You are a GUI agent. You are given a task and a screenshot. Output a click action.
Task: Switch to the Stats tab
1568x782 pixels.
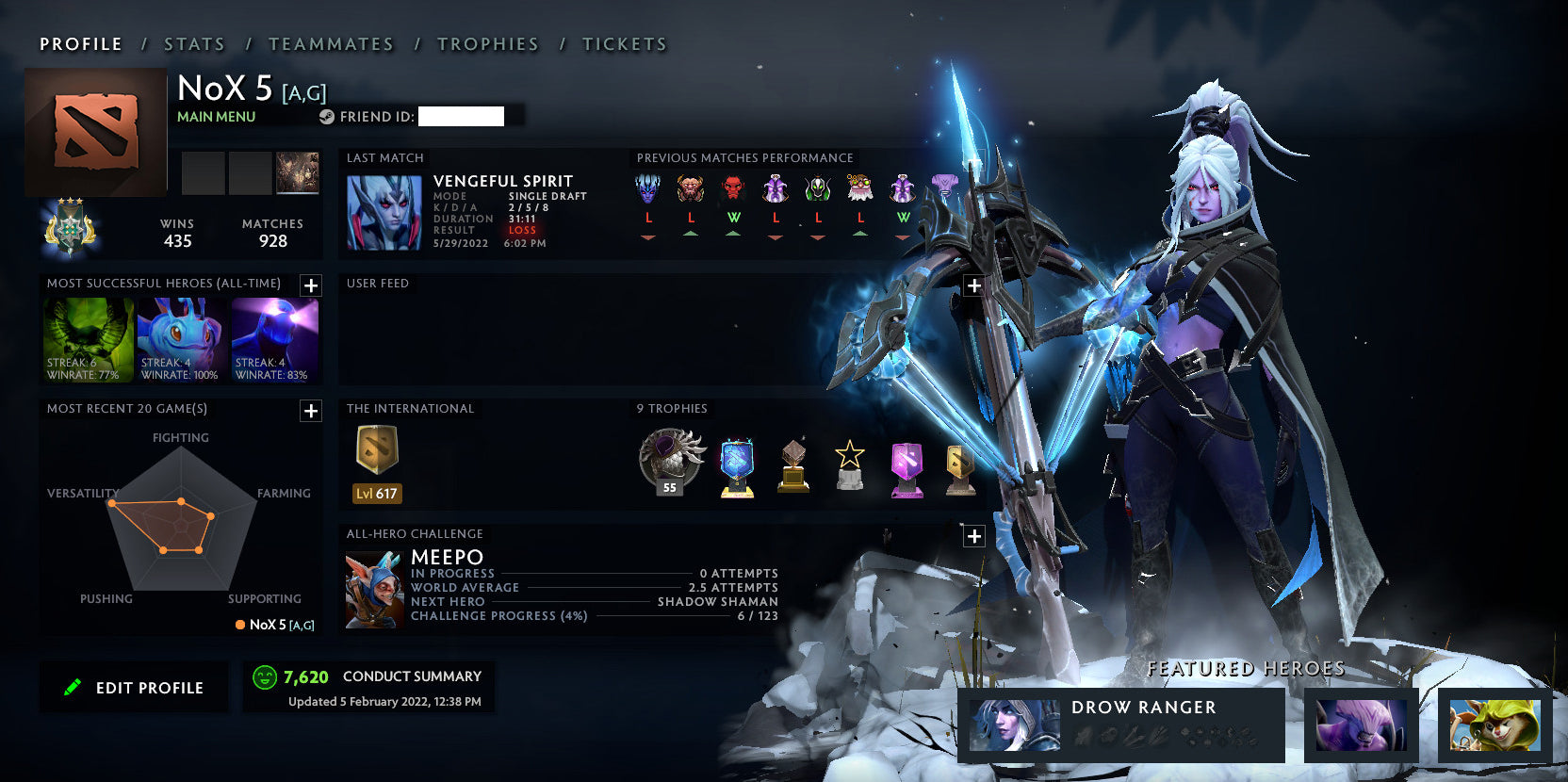[194, 44]
